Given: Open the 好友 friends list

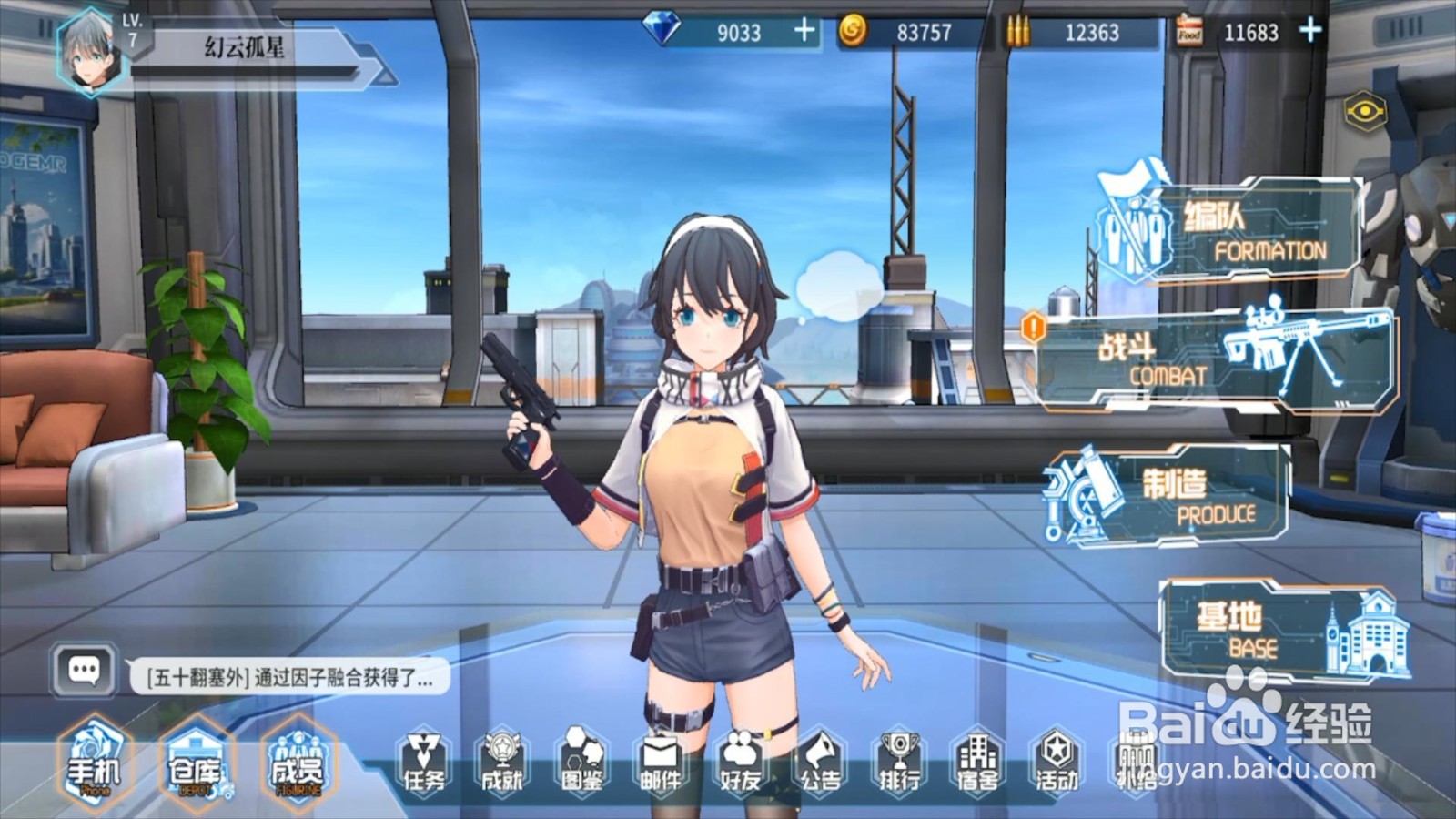Looking at the screenshot, I should click(740, 763).
